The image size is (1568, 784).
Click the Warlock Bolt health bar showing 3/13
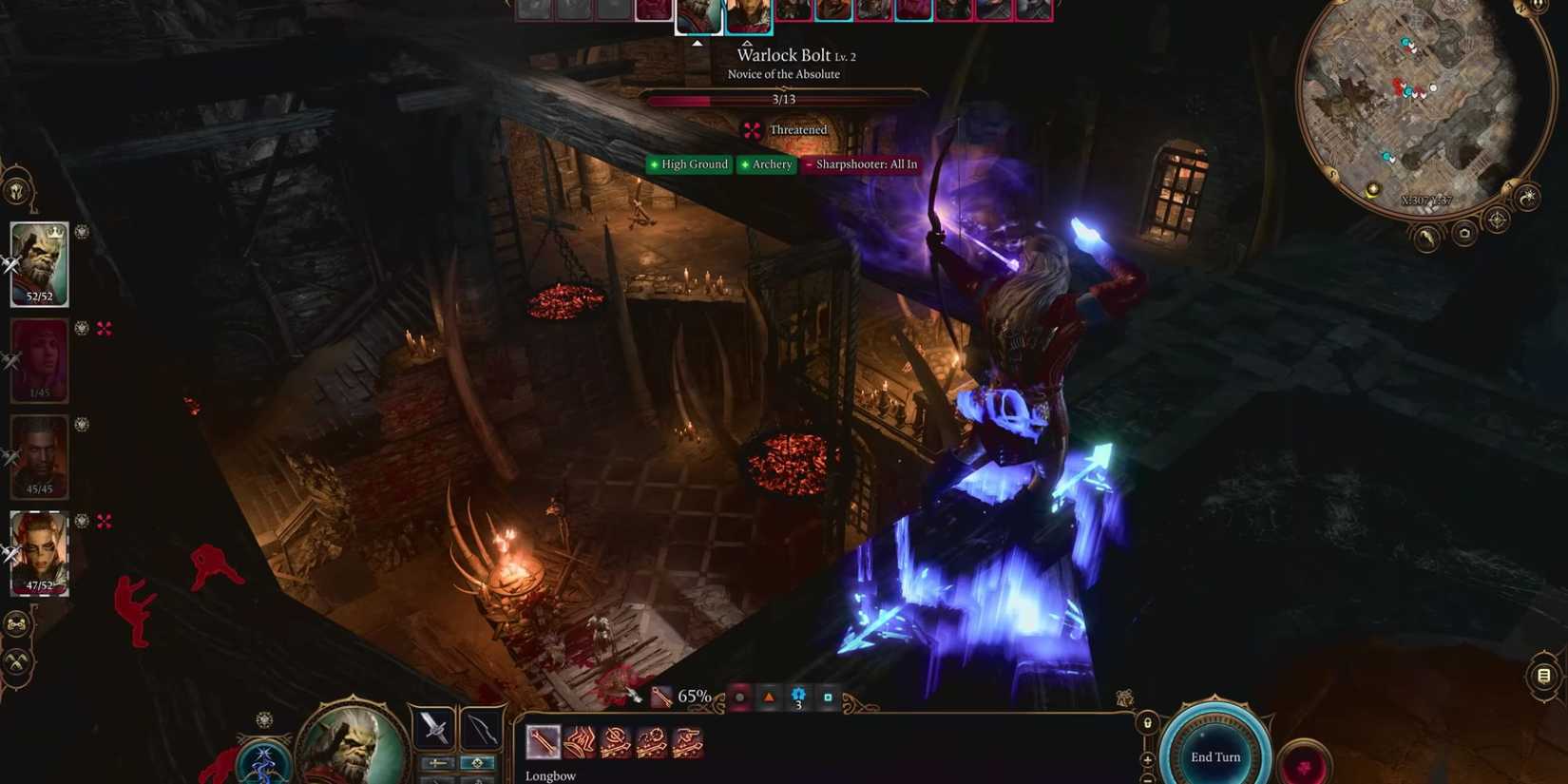click(785, 99)
